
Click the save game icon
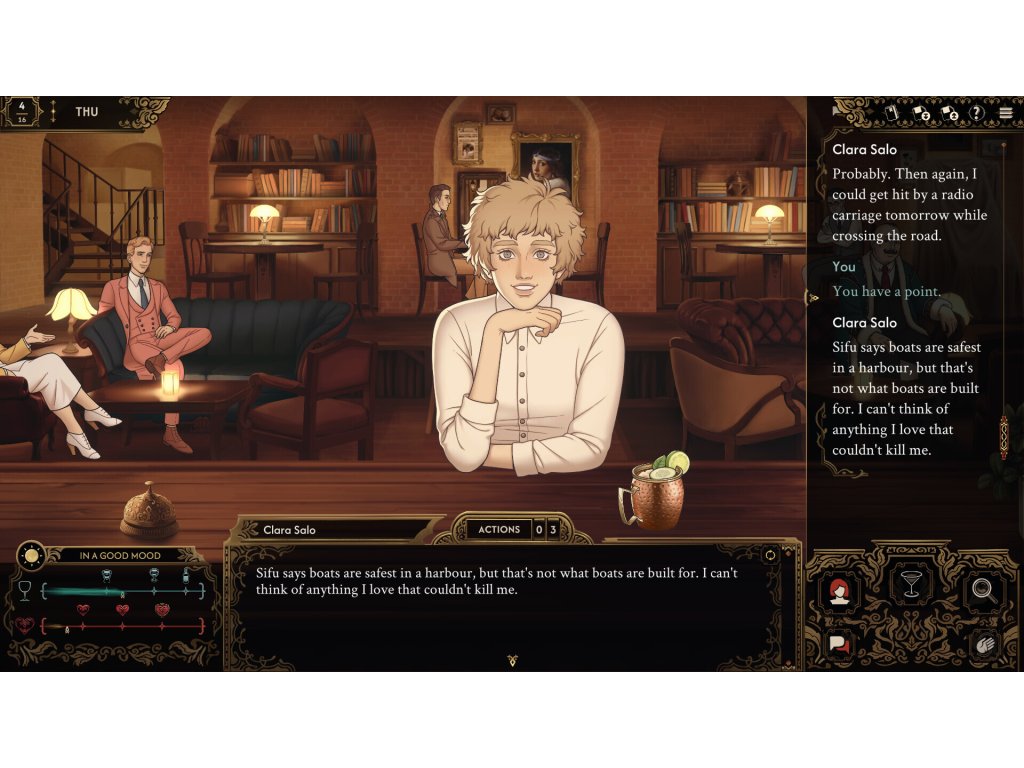pos(921,113)
